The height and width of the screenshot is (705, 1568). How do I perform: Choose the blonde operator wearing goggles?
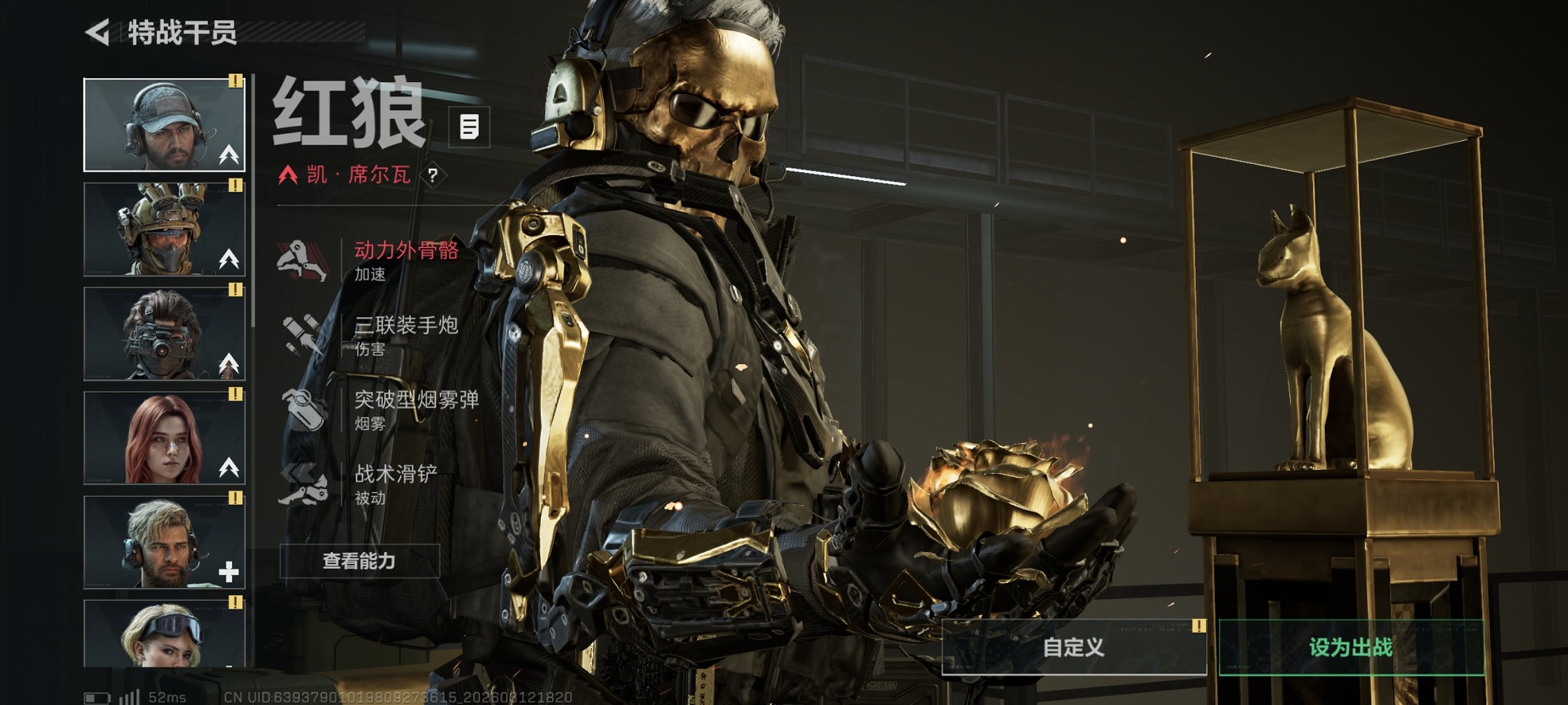164,633
